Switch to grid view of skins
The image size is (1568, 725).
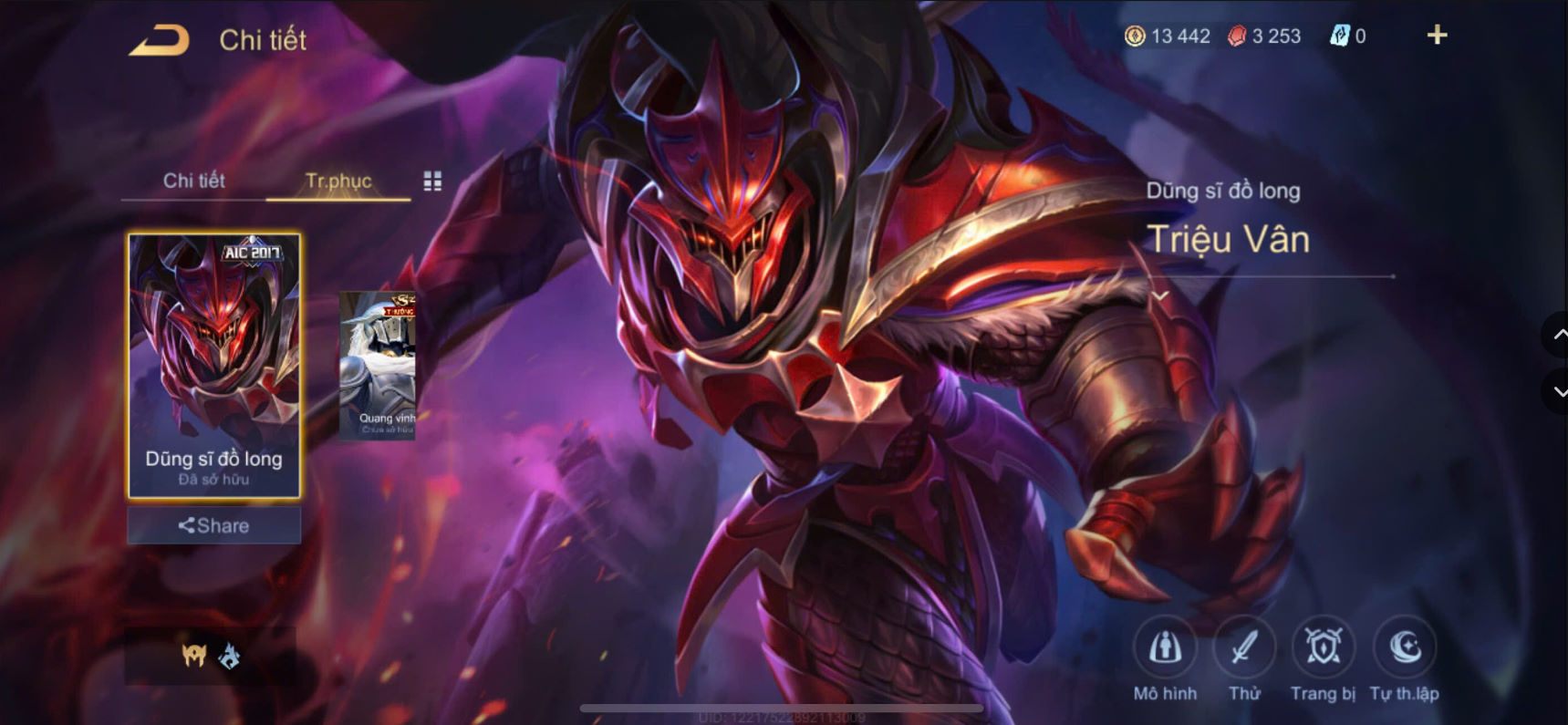[433, 181]
